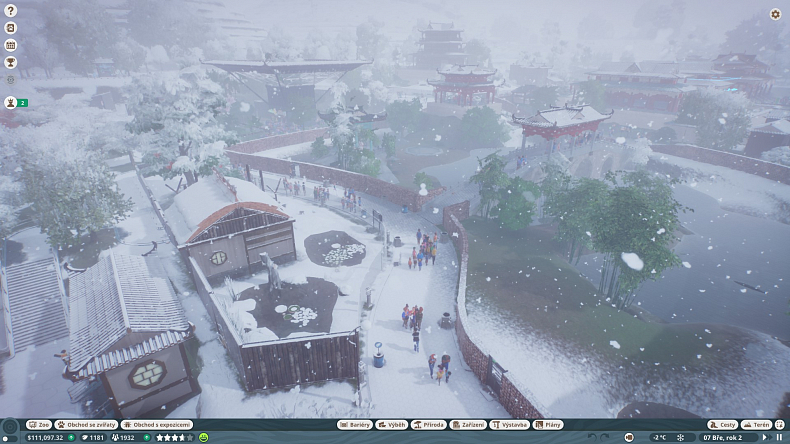This screenshot has width=790, height=444.
Task: Show the trophy challenges icon
Action: click(x=11, y=62)
